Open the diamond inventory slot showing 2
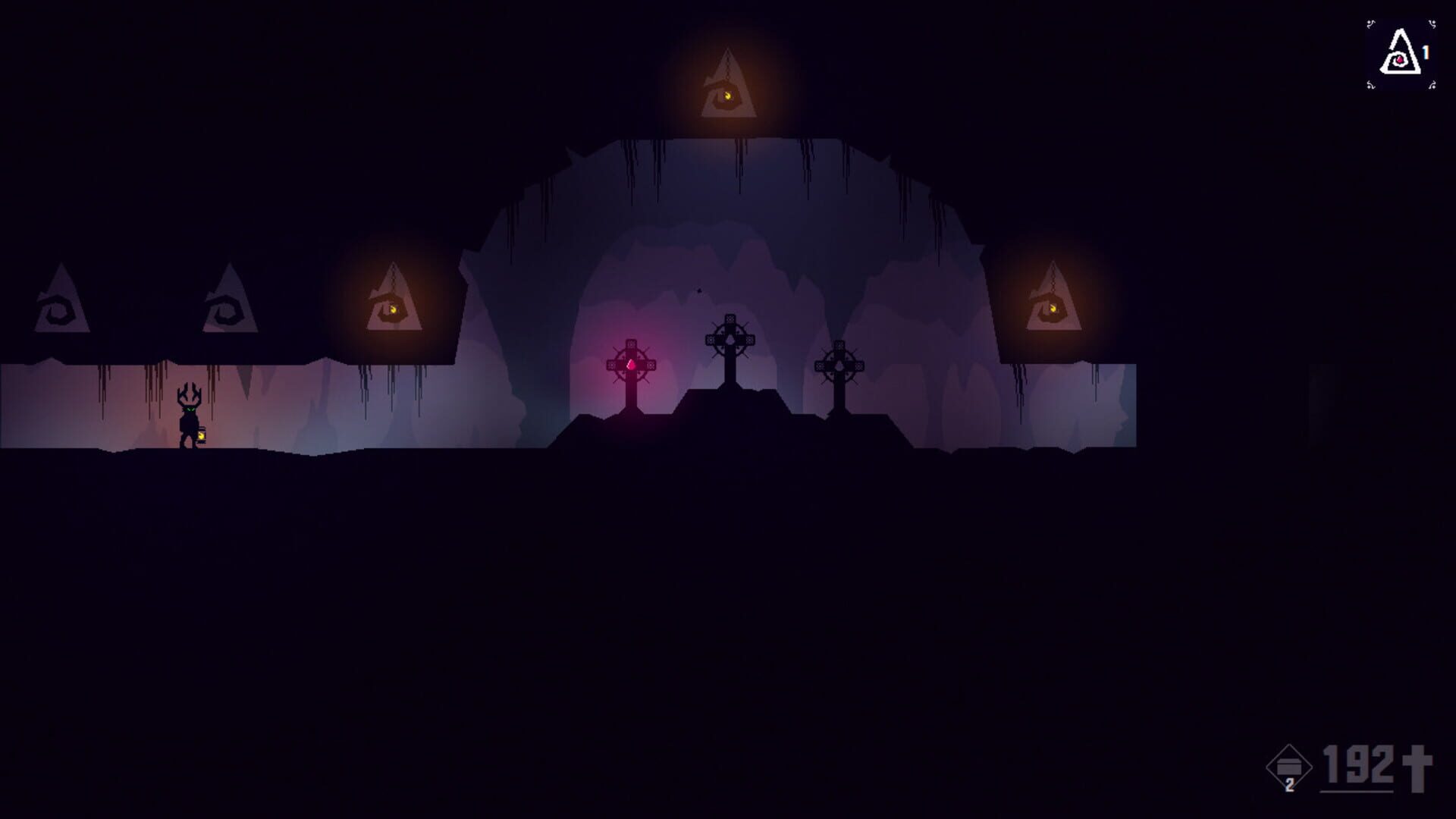Screen dimensions: 1456x819 click(x=1289, y=767)
